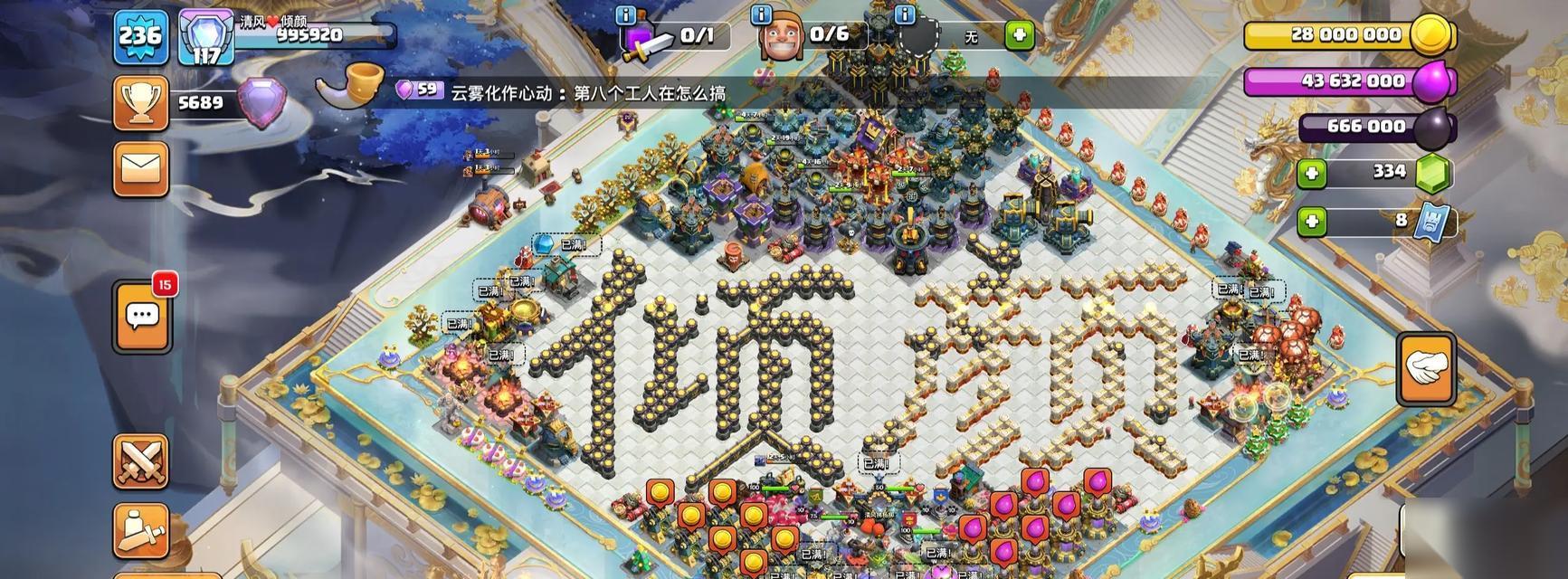Click the plus beside the blue ticket
Viewport: 1568px width, 579px height.
point(1311,220)
